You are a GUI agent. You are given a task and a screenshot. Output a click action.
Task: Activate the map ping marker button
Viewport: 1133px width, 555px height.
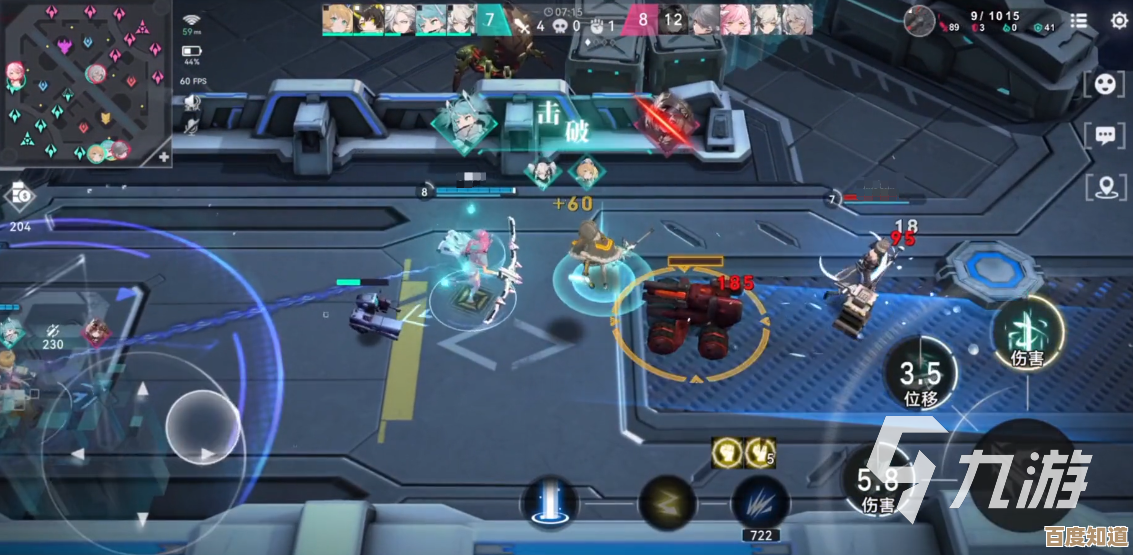point(1104,186)
